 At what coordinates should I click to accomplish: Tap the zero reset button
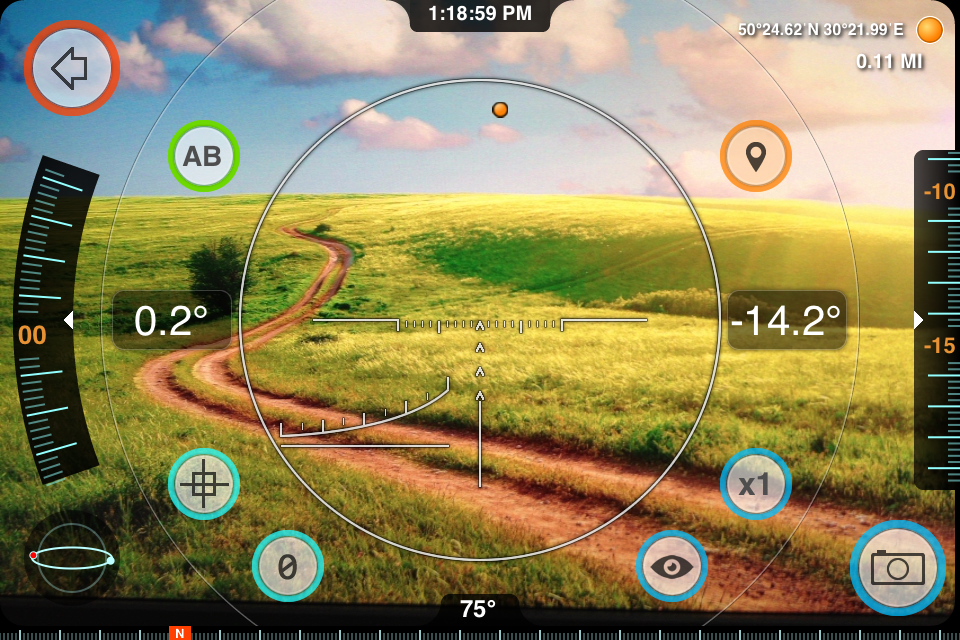(287, 566)
